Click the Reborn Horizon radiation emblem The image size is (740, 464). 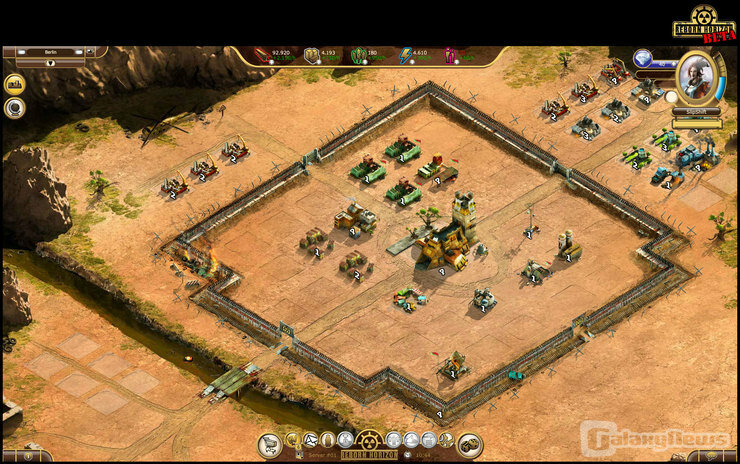[x=369, y=440]
